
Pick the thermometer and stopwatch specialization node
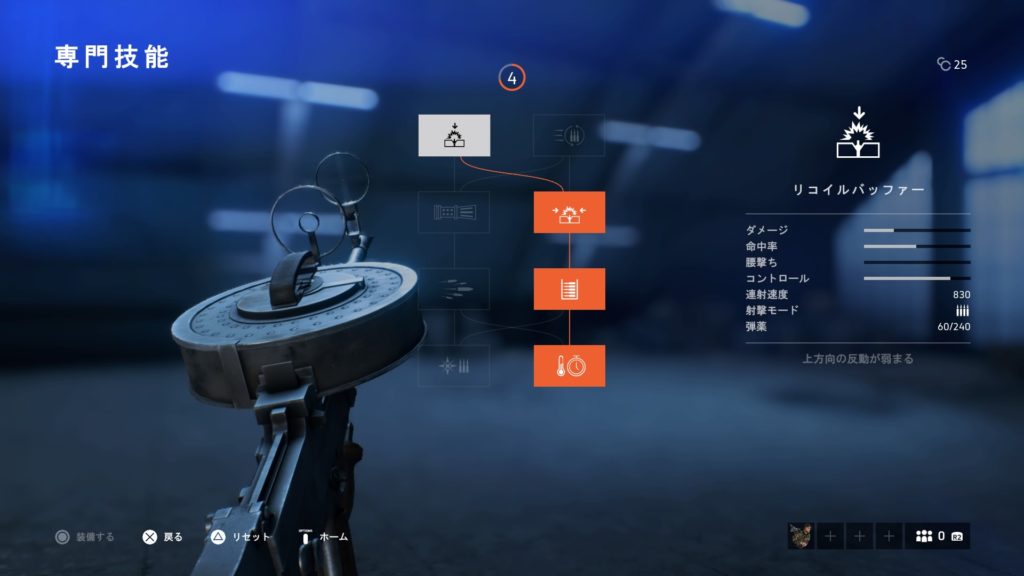tap(569, 366)
